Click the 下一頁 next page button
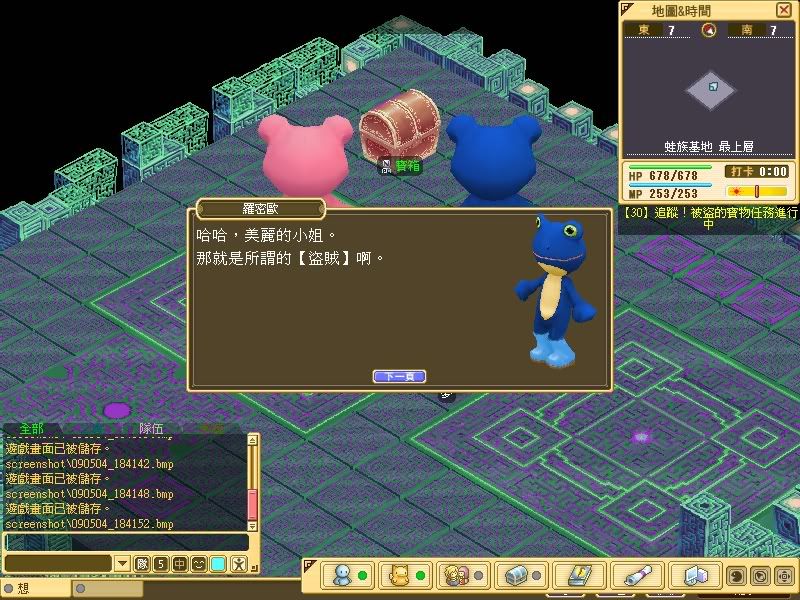The width and height of the screenshot is (800, 600). click(399, 376)
